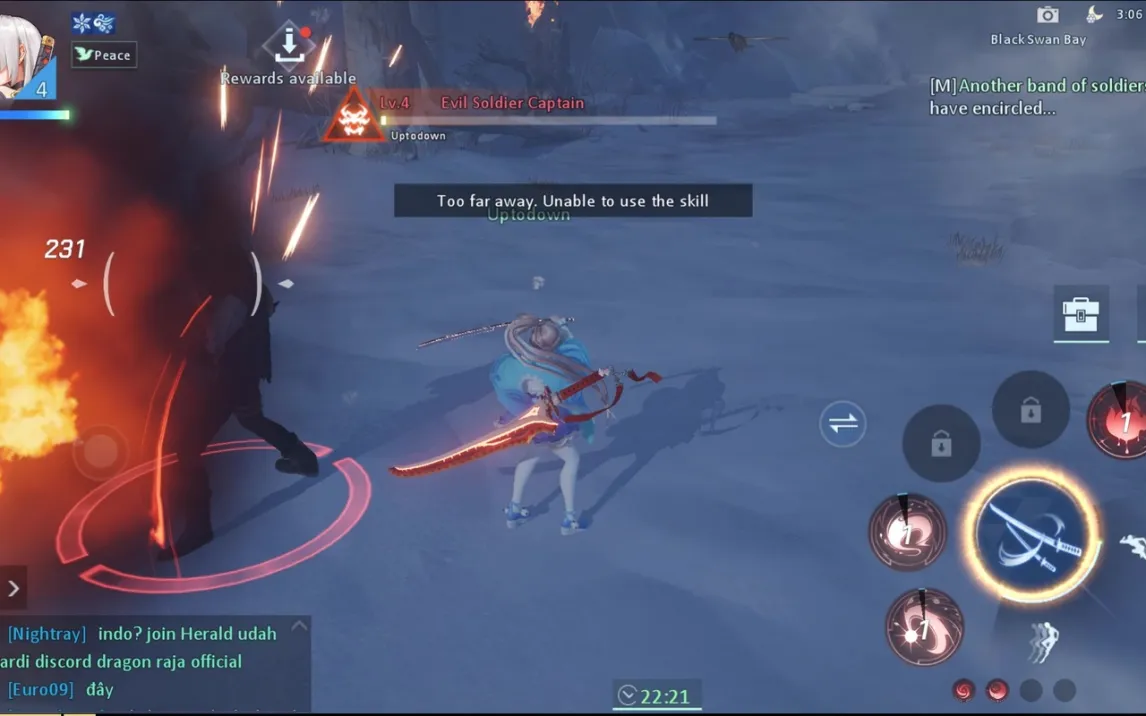This screenshot has height=716, width=1146.
Task: Click the player avatar portrait
Action: 24,58
